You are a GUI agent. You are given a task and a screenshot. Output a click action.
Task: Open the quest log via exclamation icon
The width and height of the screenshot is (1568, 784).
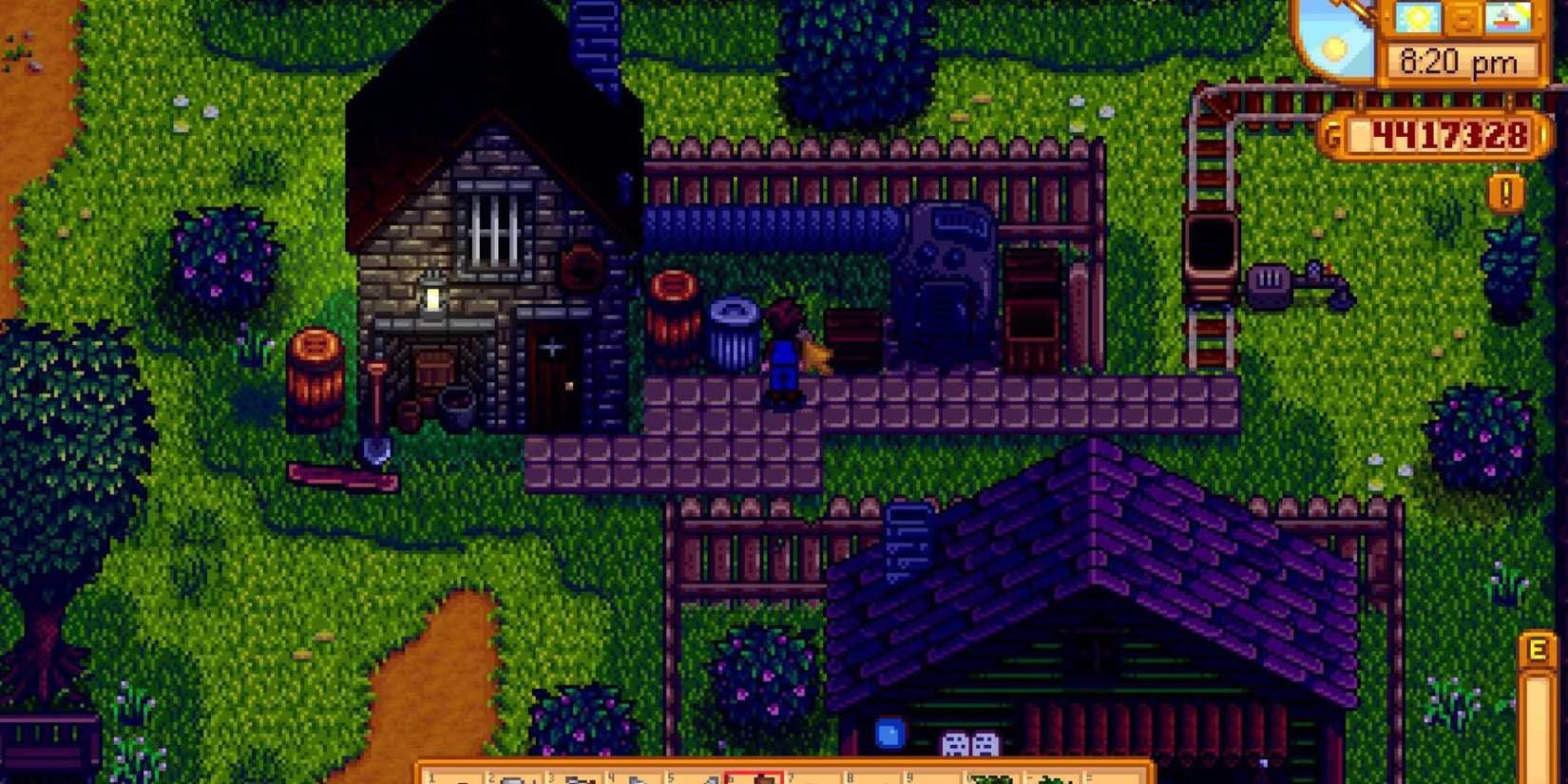coord(1504,191)
